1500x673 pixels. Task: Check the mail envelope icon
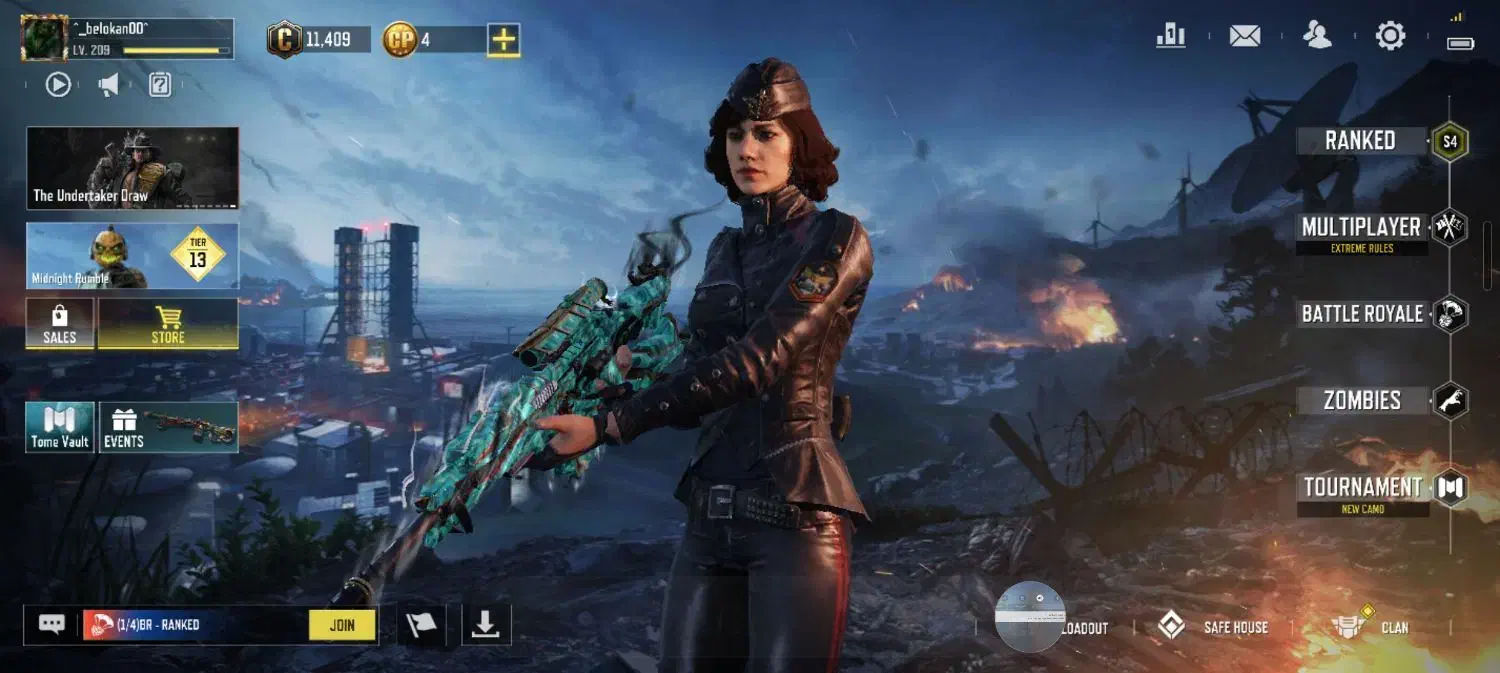click(1244, 37)
